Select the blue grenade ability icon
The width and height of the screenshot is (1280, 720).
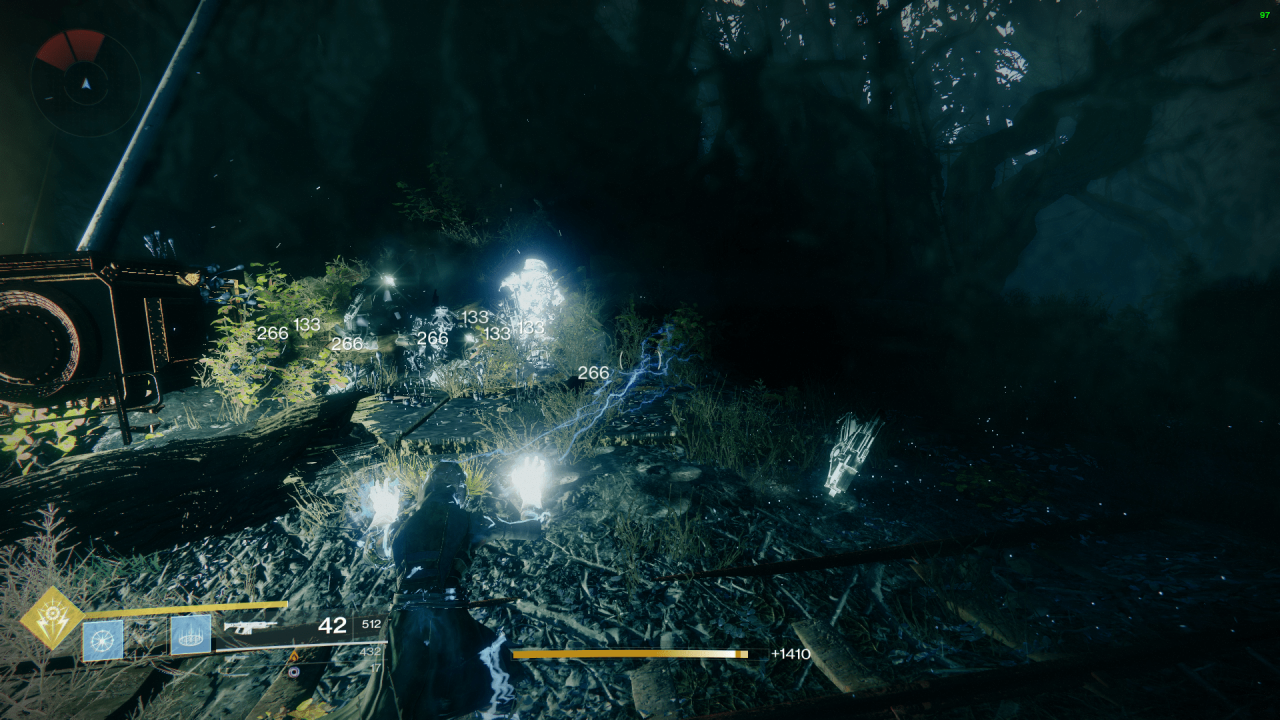coord(102,639)
